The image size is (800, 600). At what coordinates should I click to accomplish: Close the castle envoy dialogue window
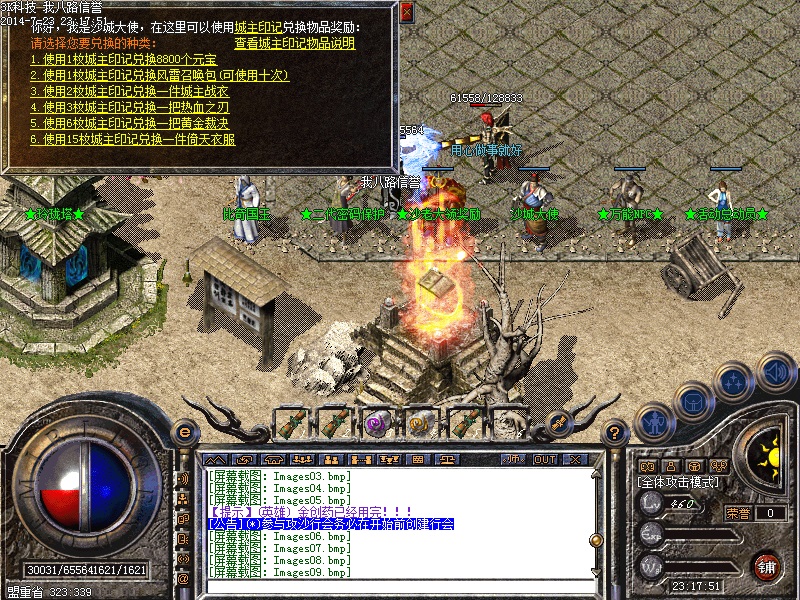[x=406, y=12]
